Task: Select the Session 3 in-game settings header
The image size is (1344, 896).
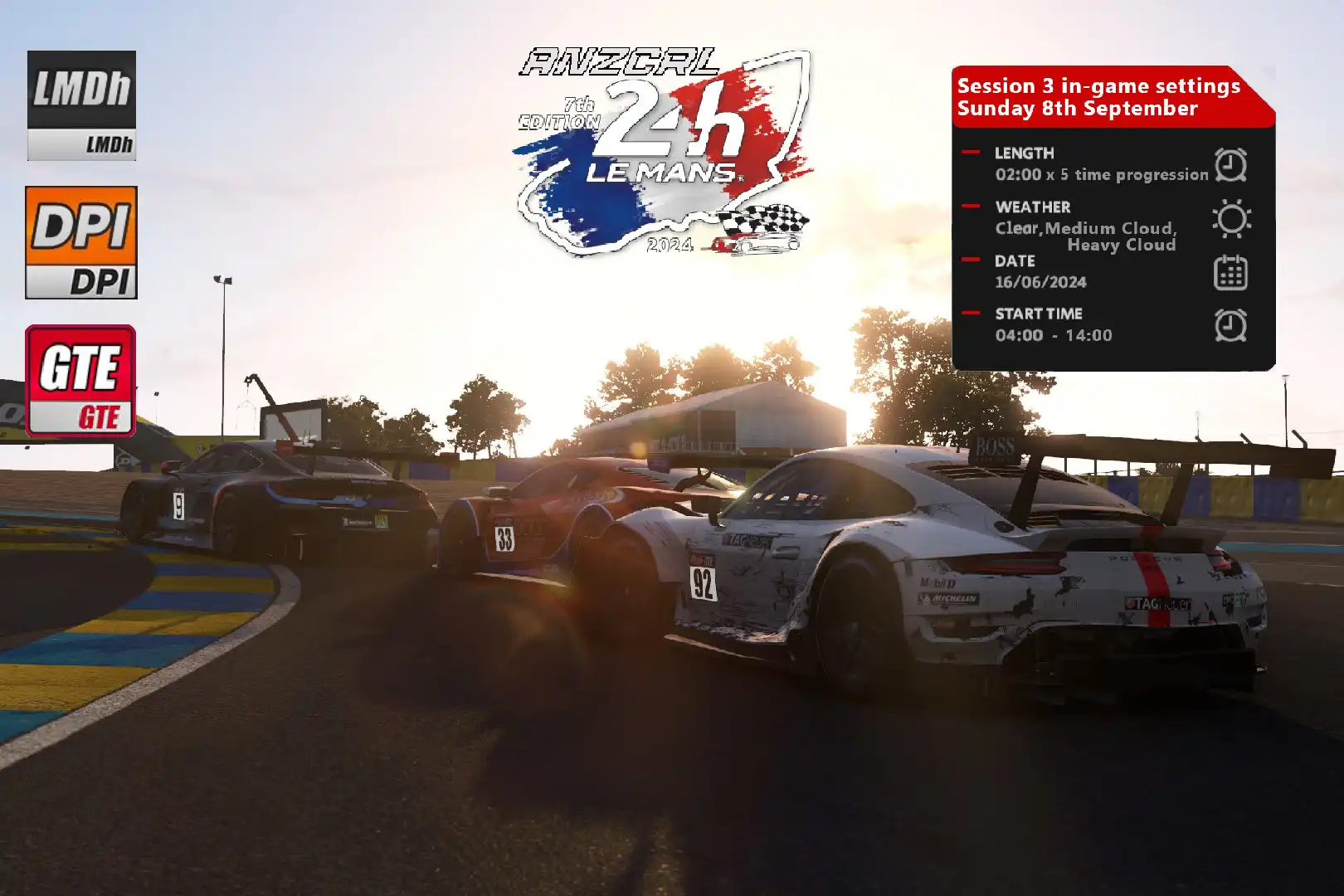Action: pyautogui.click(x=1098, y=97)
